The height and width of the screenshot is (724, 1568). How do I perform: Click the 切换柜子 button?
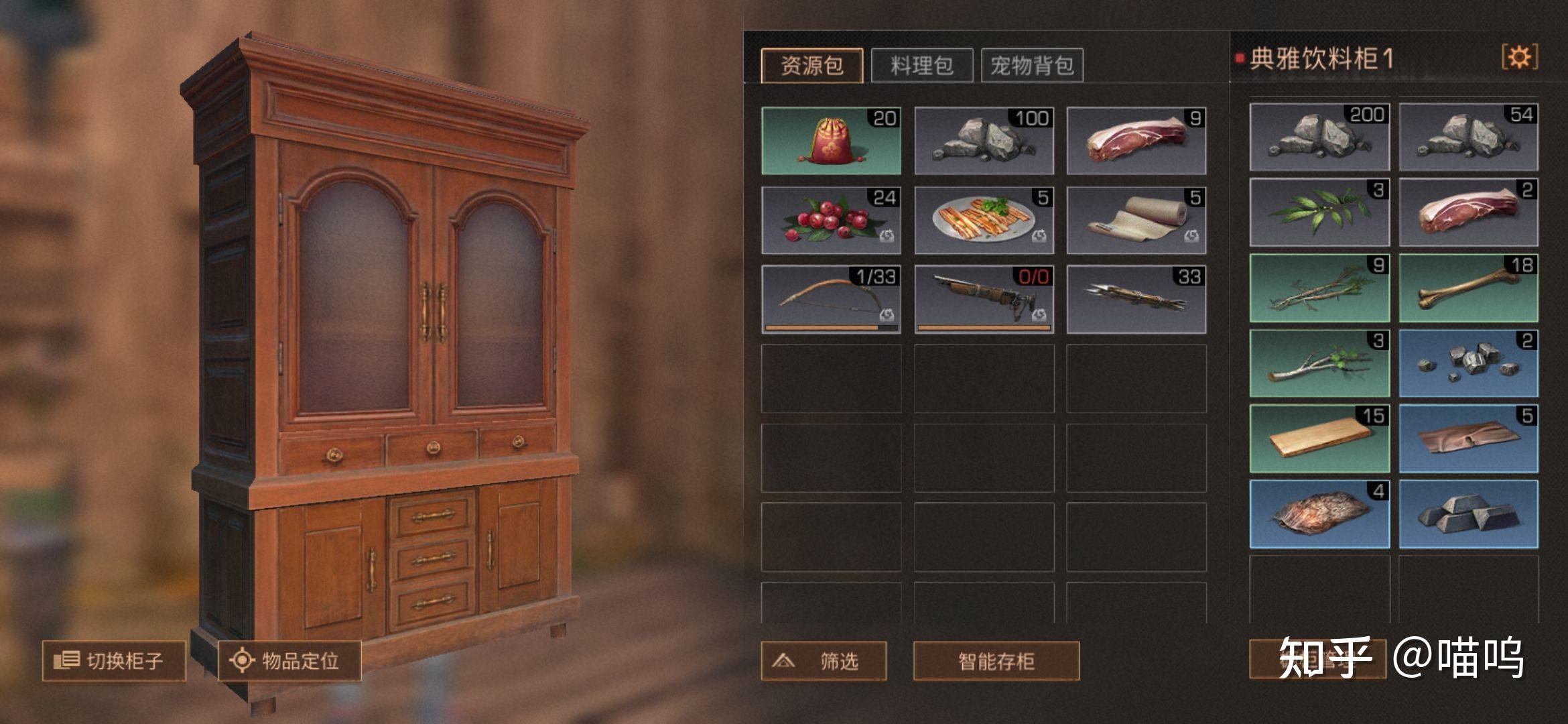114,661
